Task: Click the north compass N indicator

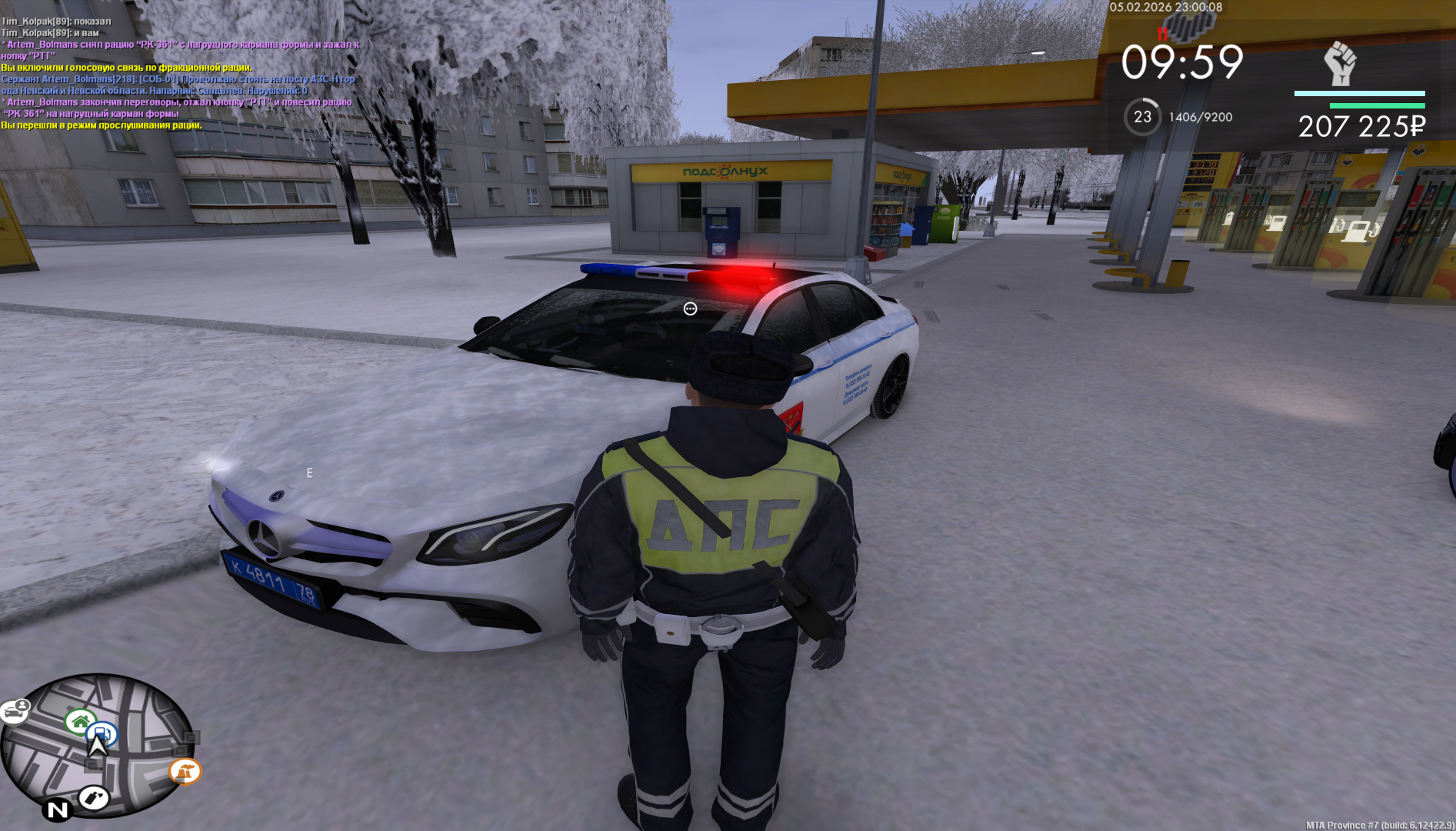Action: tap(58, 809)
